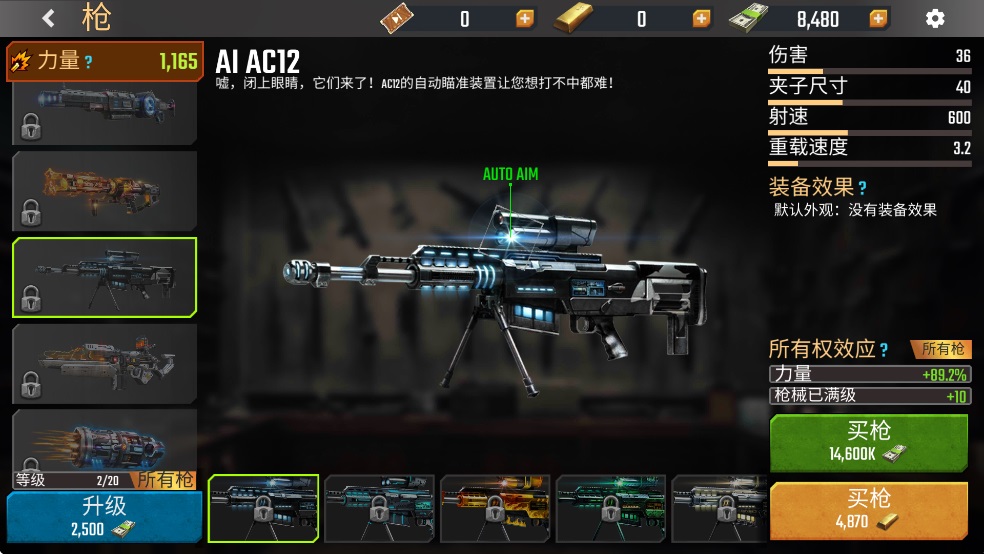
Task: Add more cash with the plus button
Action: click(x=878, y=19)
